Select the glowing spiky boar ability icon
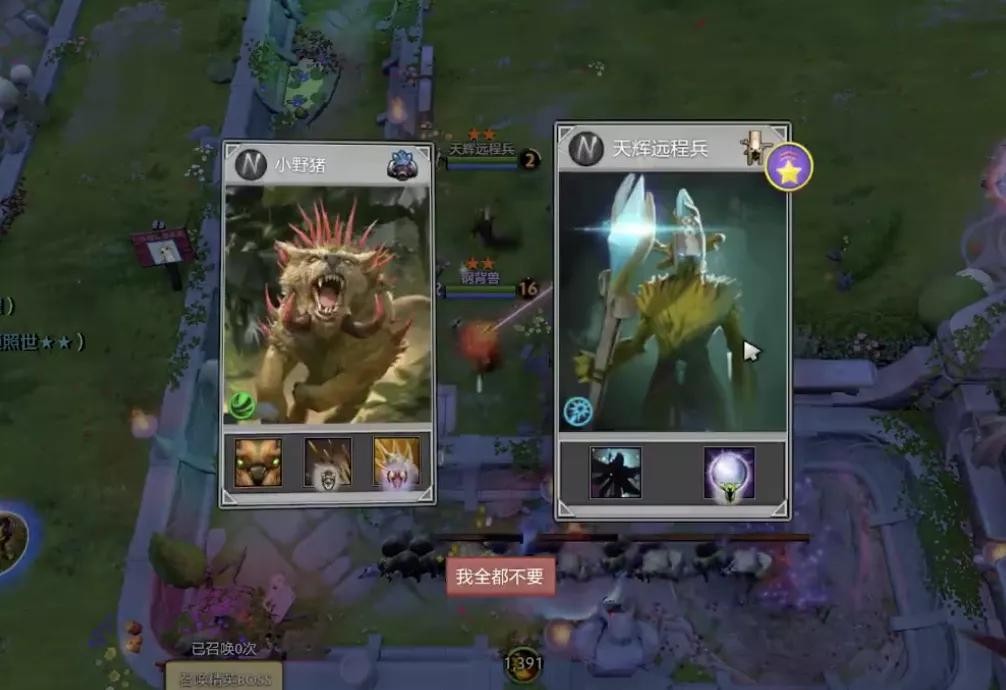The image size is (1006, 690). [x=396, y=462]
